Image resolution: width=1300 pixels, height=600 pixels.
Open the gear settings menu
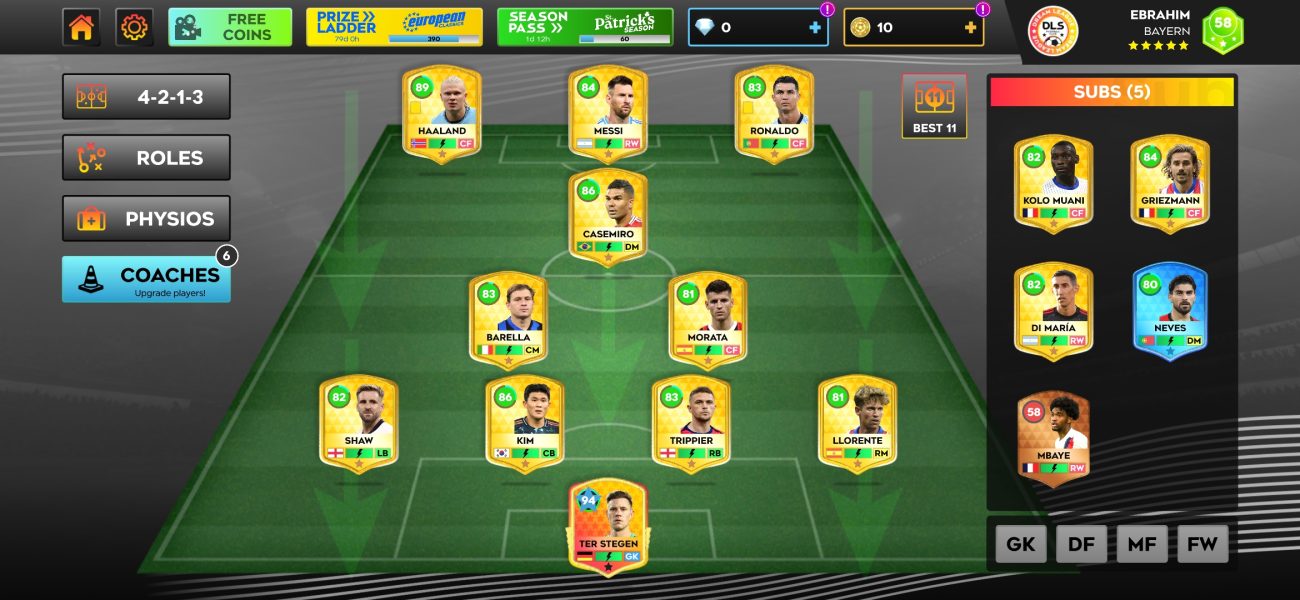pos(134,27)
